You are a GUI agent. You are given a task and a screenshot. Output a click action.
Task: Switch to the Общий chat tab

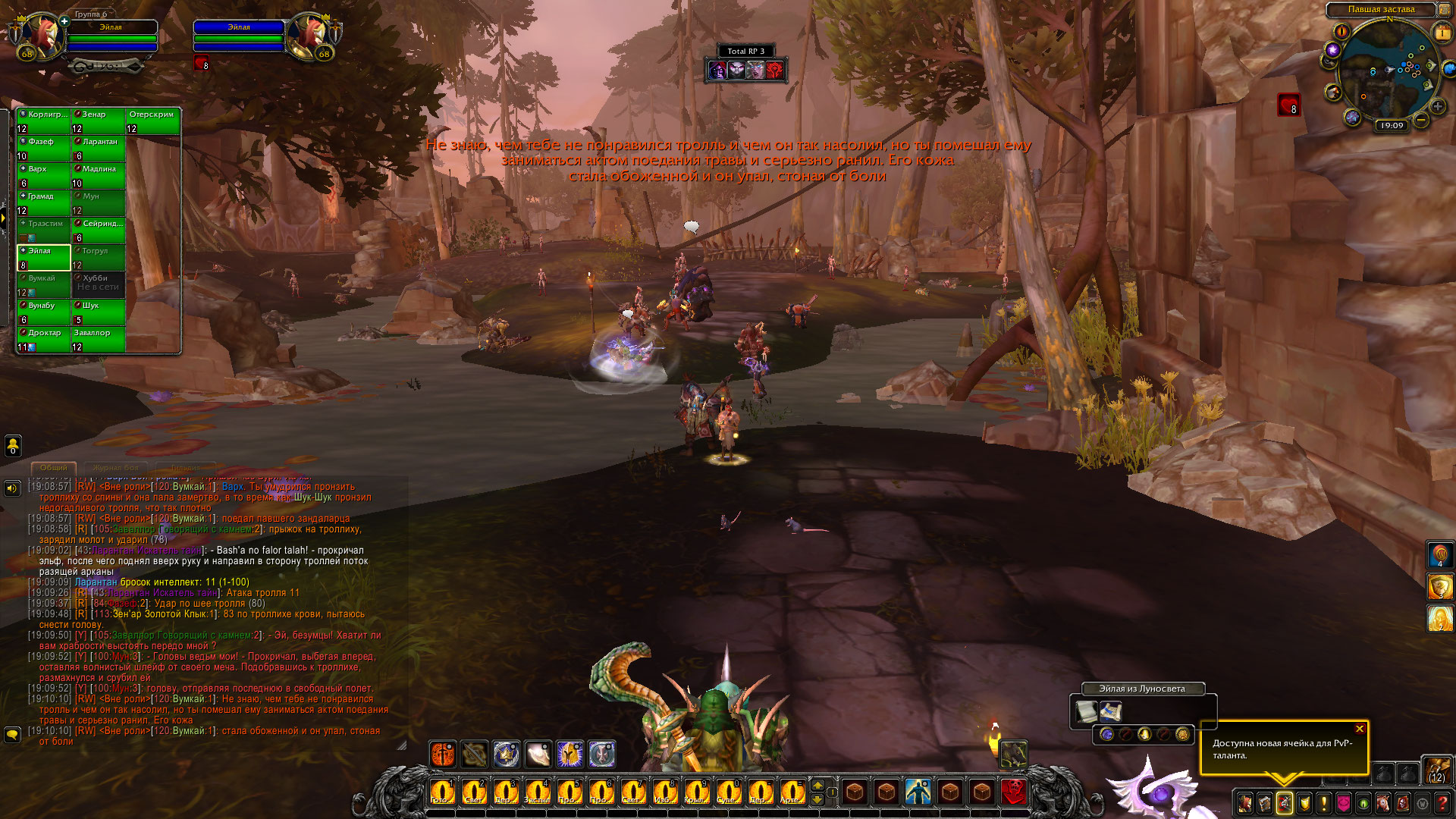[54, 468]
